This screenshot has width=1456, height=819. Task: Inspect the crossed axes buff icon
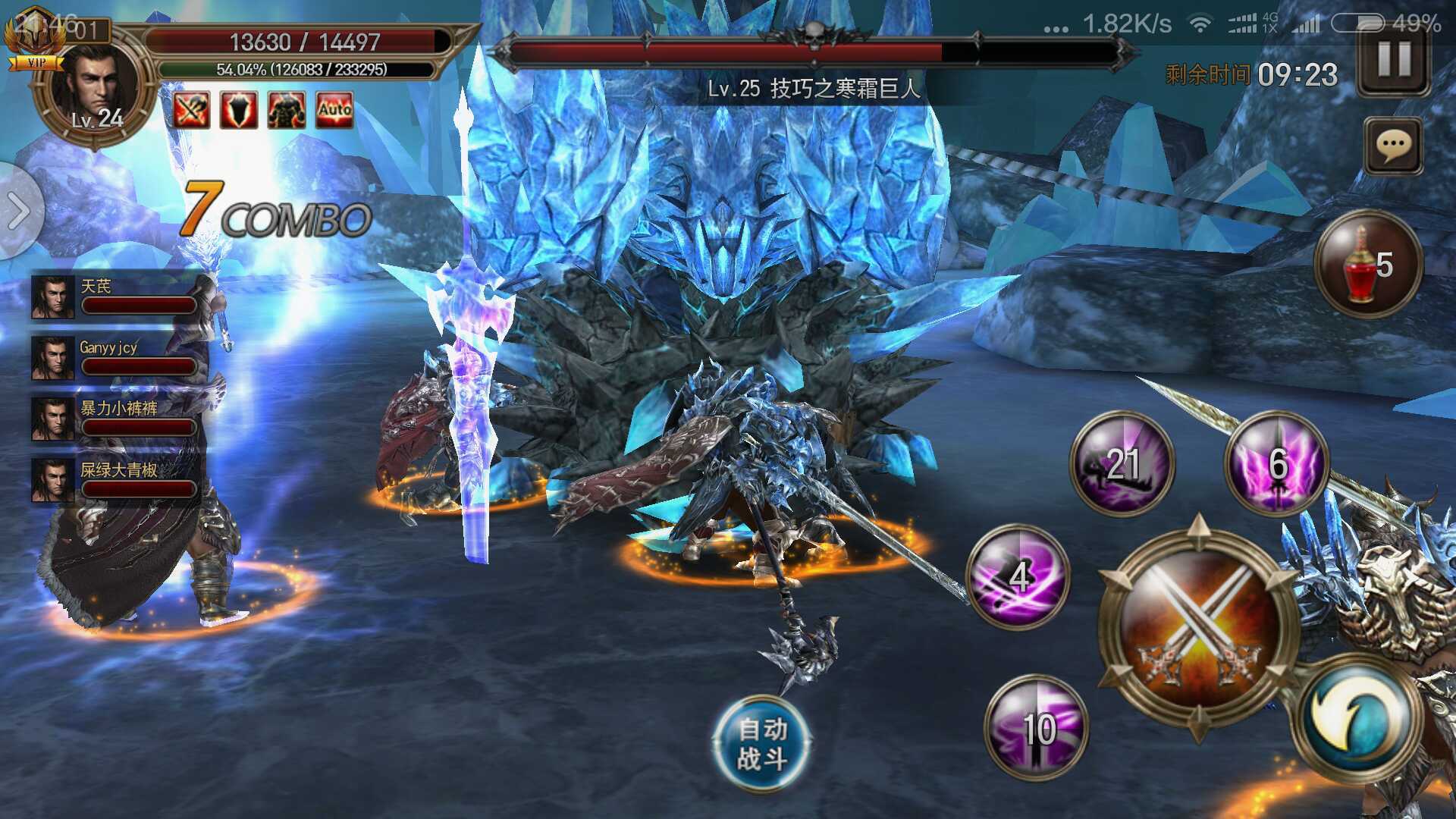point(191,110)
